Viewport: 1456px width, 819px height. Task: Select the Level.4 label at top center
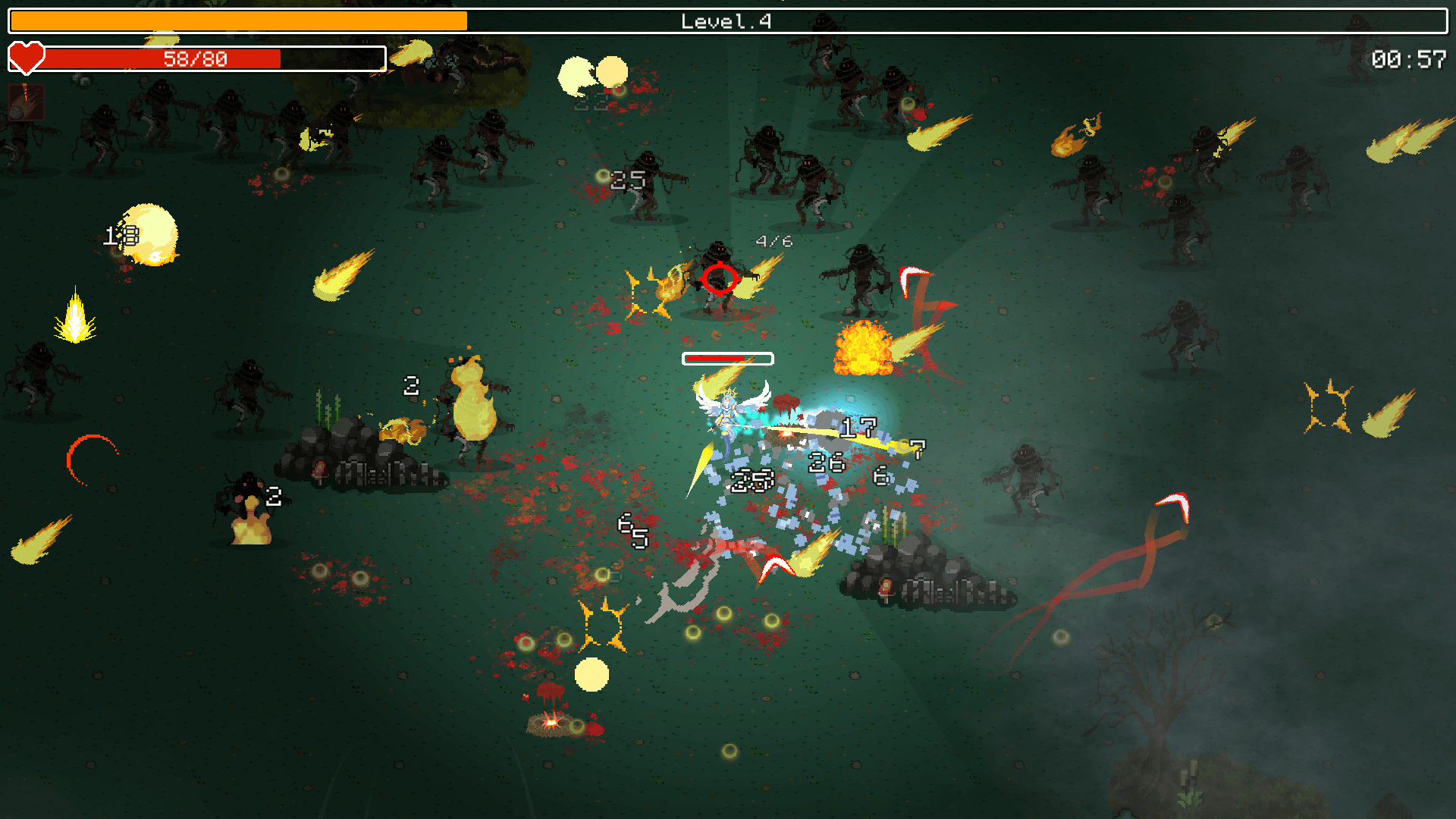724,22
